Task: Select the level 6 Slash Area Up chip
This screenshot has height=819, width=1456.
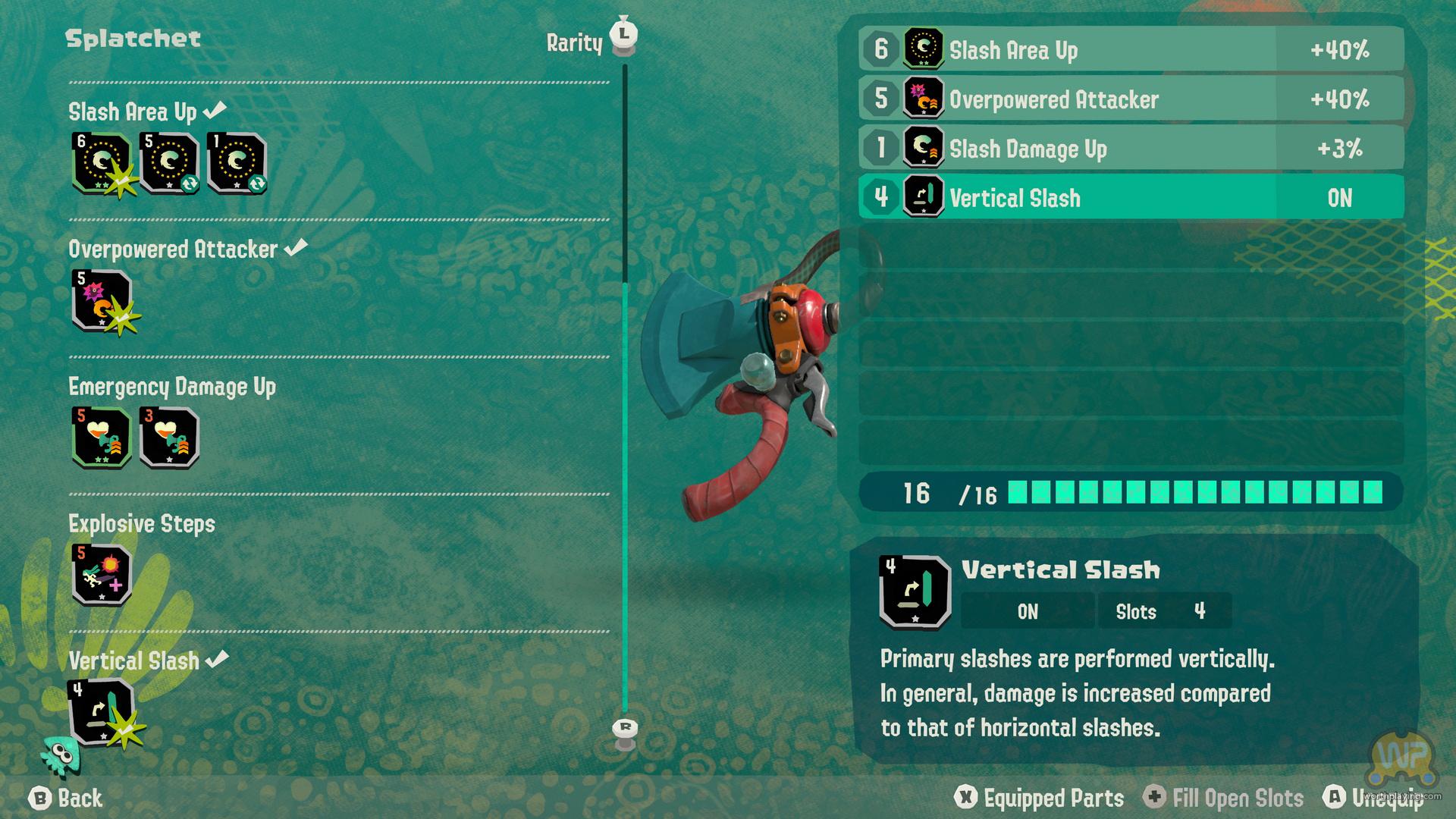Action: (102, 163)
